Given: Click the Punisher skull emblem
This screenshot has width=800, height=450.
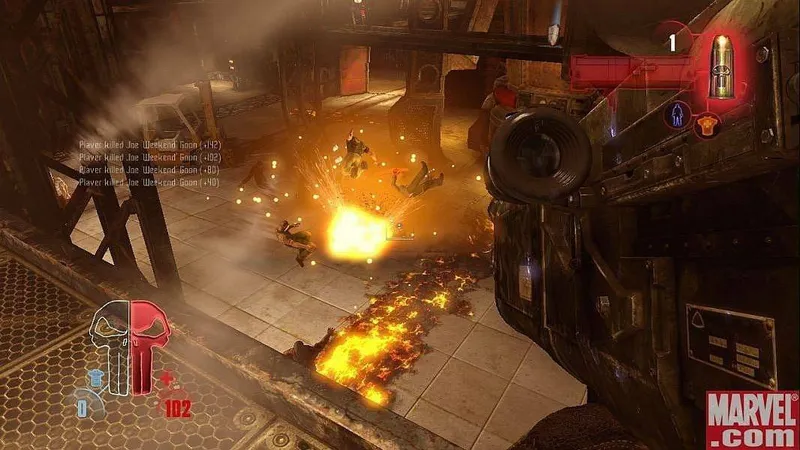Looking at the screenshot, I should click(131, 342).
